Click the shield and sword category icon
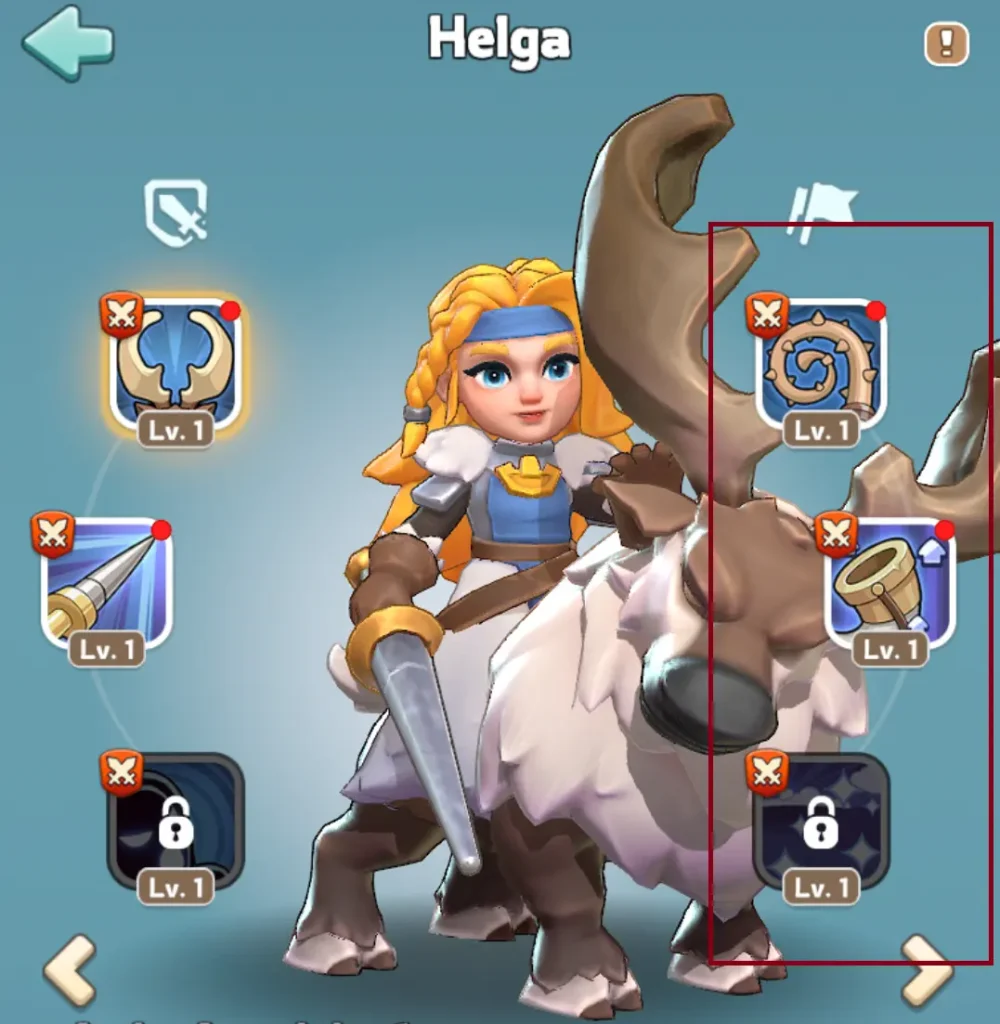Image resolution: width=1000 pixels, height=1024 pixels. coord(176,212)
